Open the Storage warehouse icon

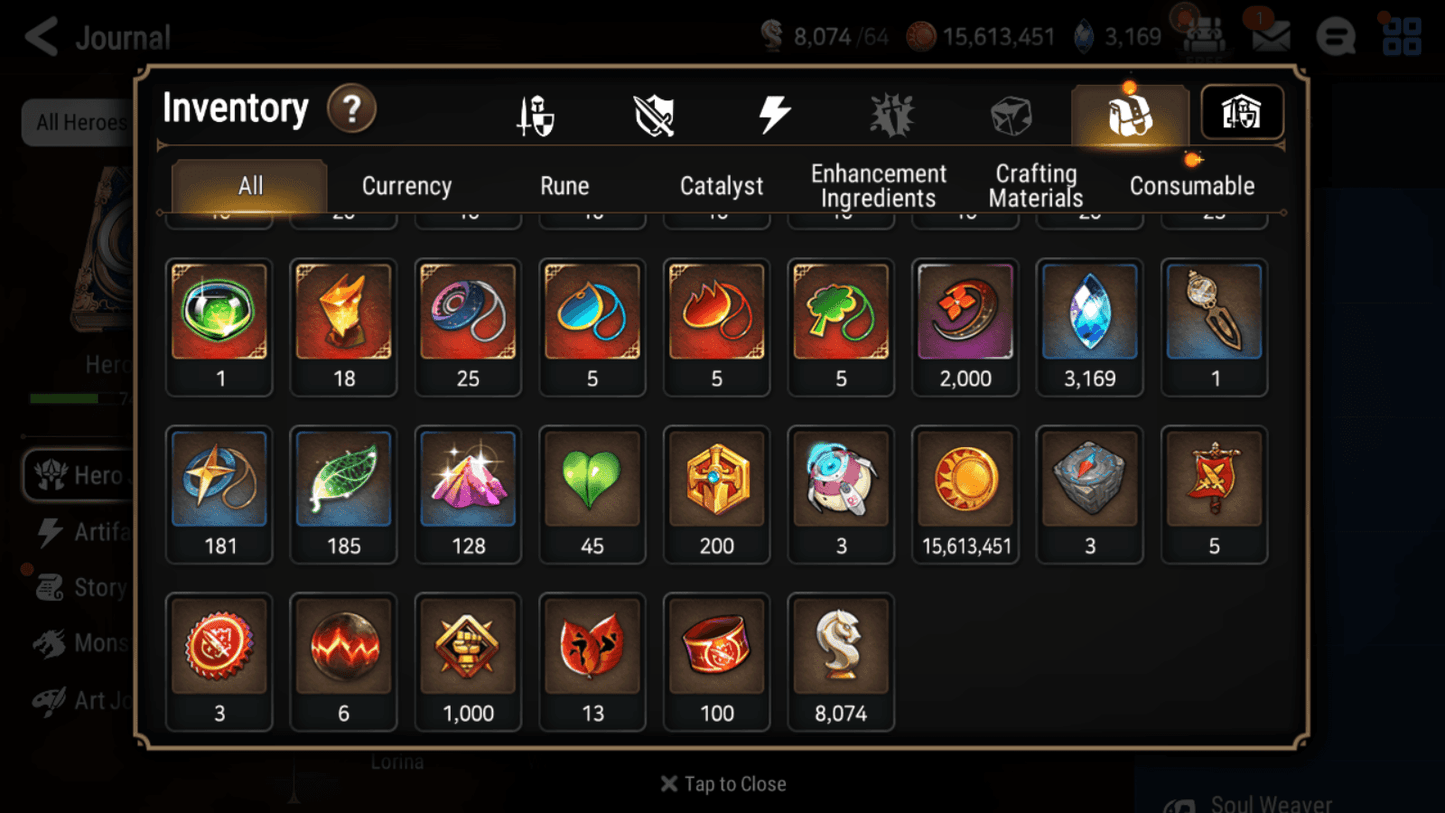pyautogui.click(x=1241, y=113)
